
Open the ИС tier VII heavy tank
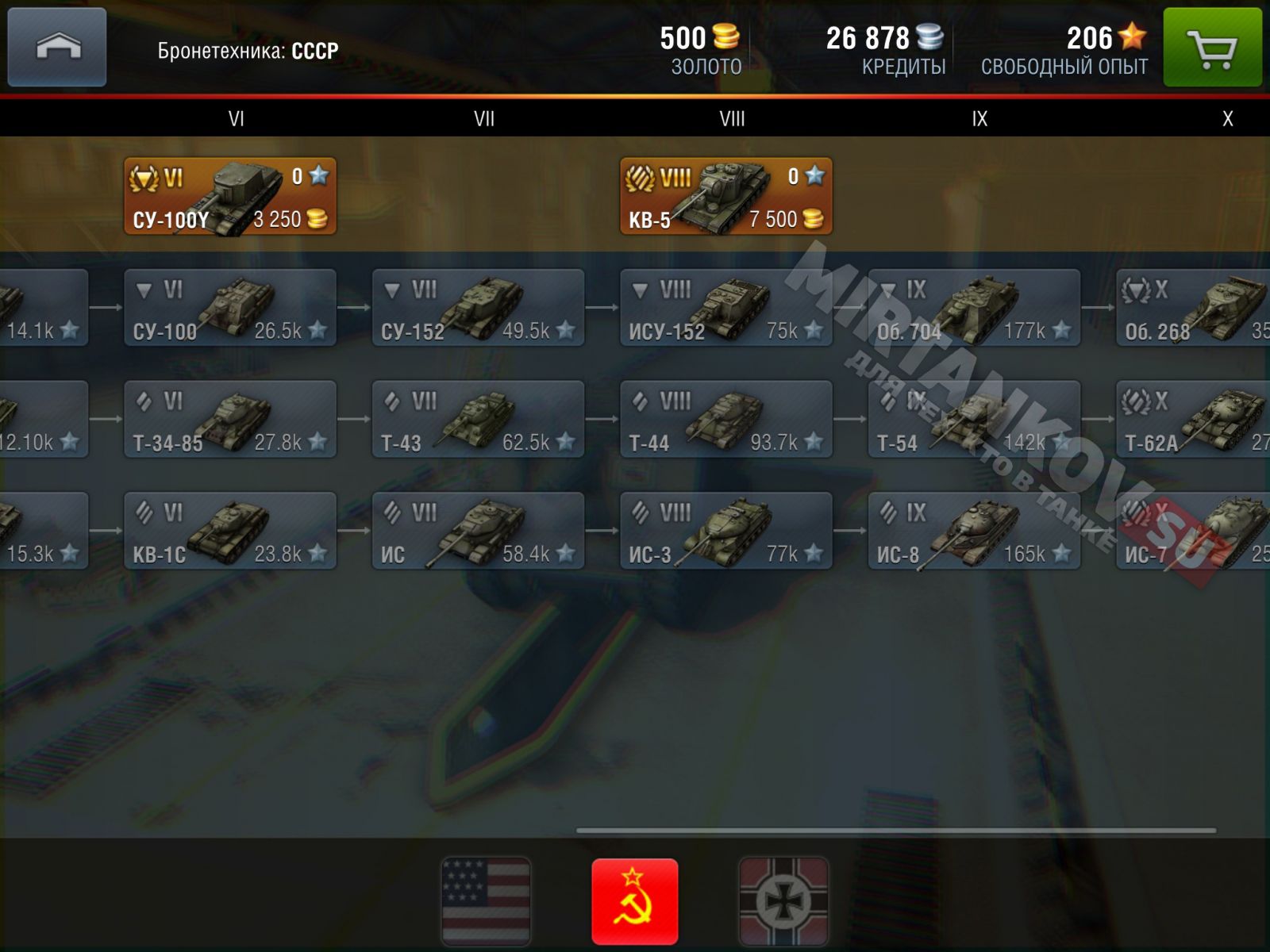pyautogui.click(x=478, y=531)
